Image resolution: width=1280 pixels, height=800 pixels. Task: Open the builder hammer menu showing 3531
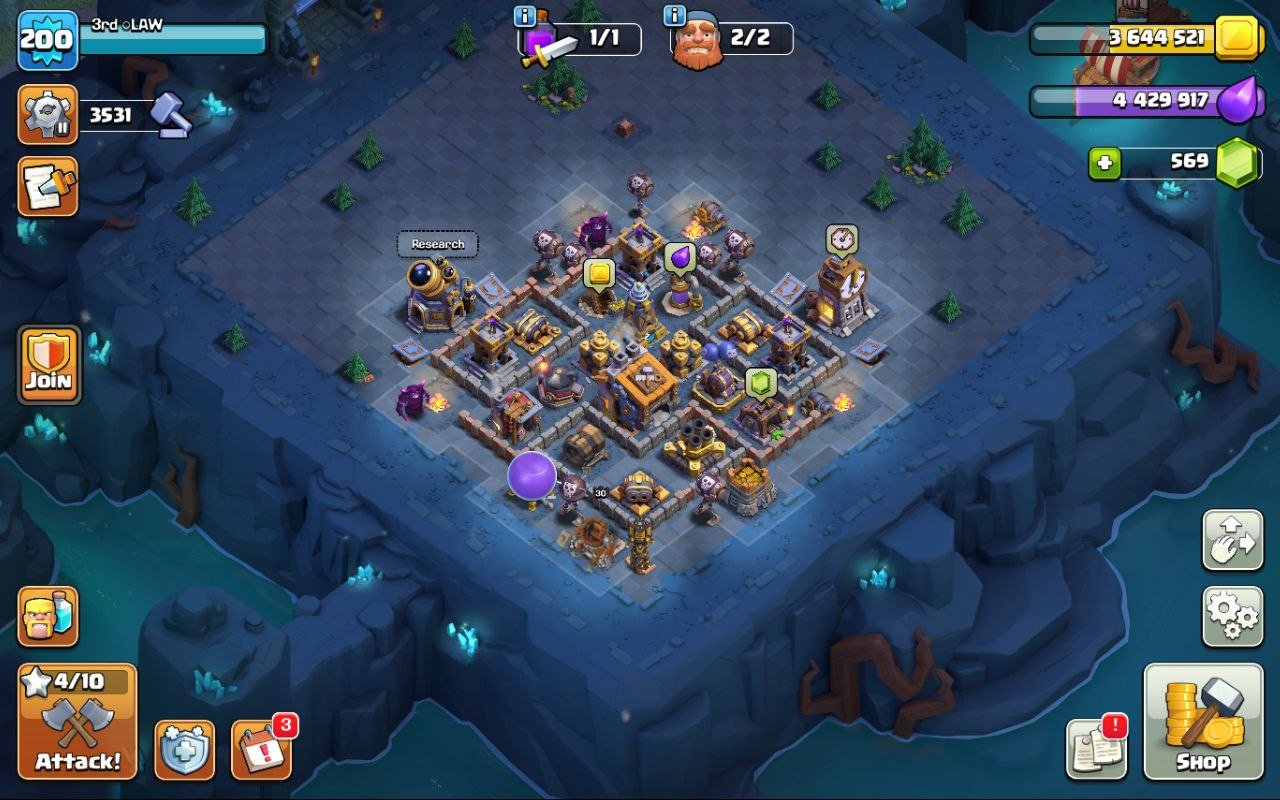point(47,113)
